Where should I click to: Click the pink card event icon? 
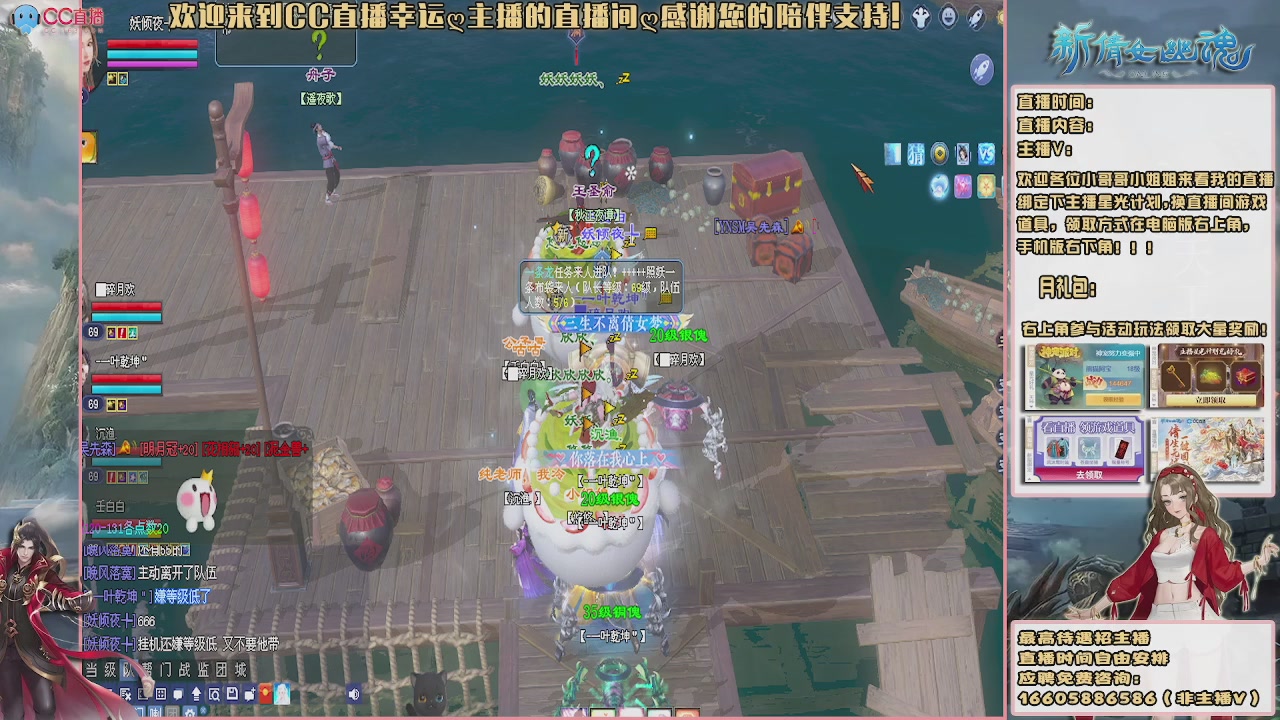point(963,186)
